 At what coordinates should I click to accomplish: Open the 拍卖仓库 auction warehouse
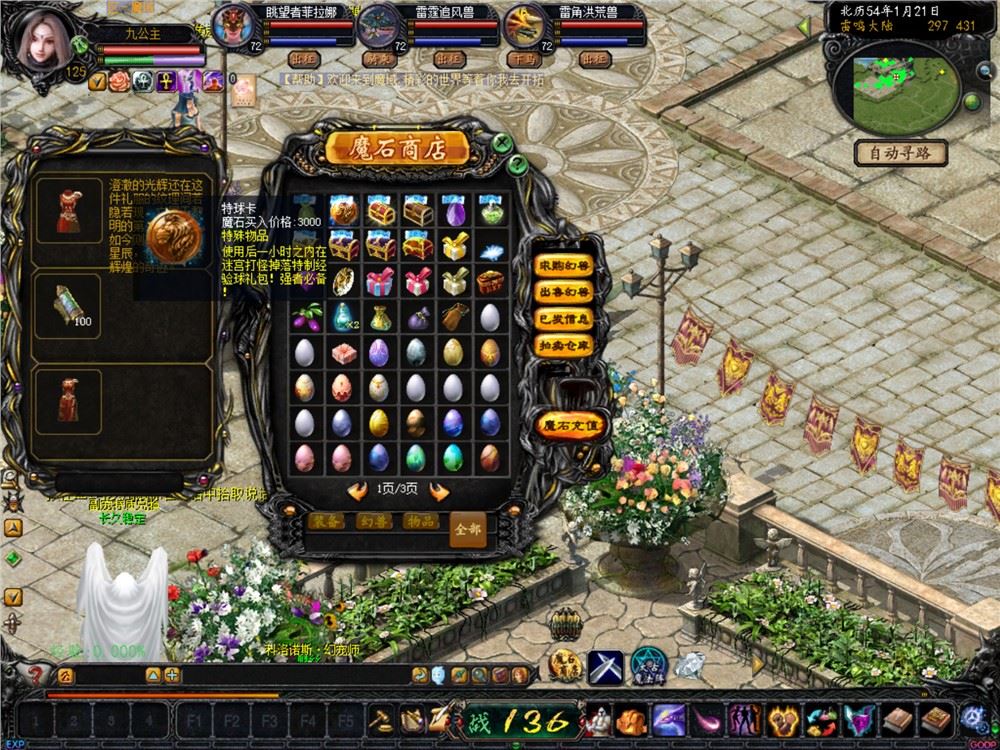point(565,344)
